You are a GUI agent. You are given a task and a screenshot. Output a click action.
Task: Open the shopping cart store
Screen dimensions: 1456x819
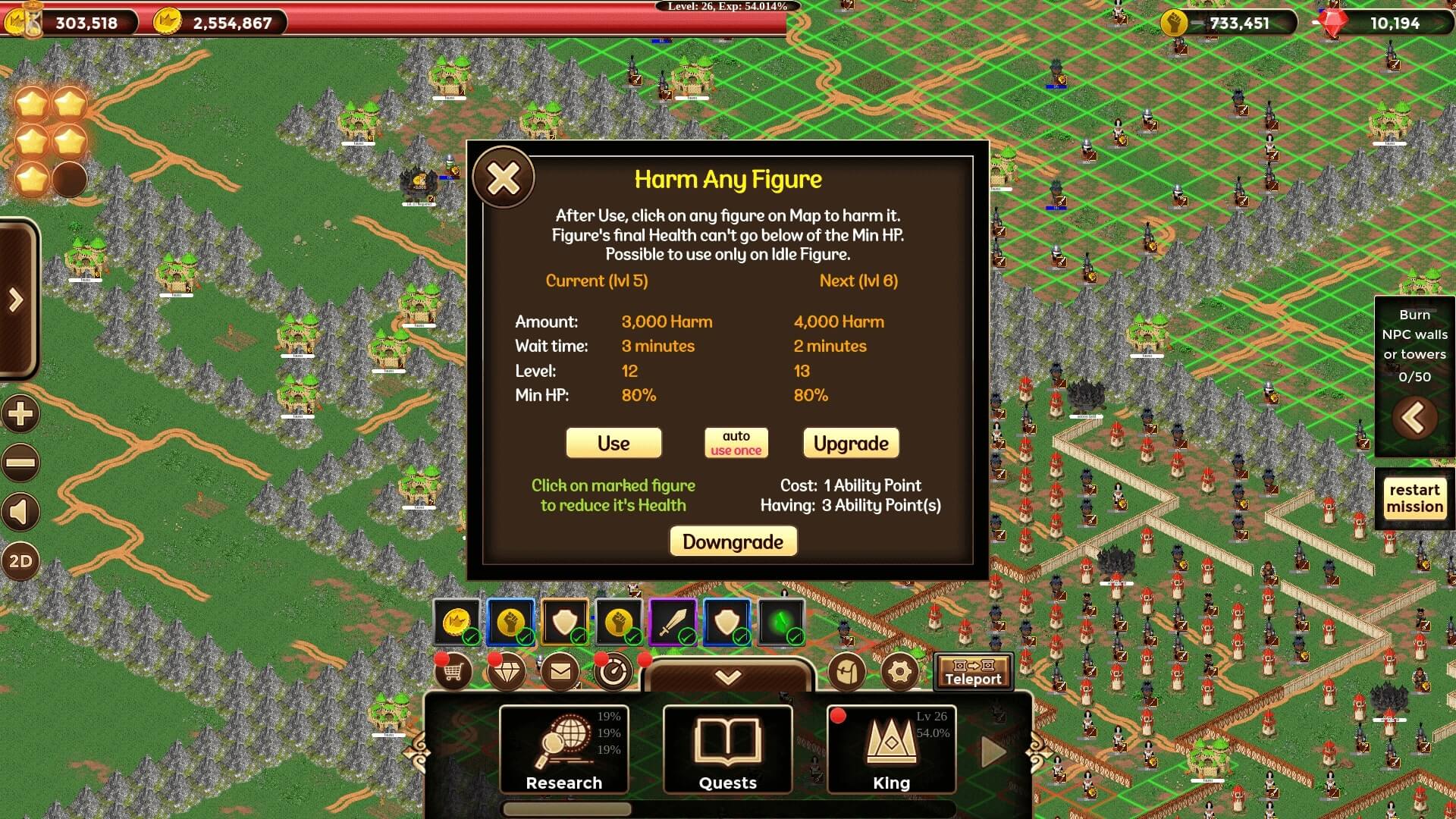tap(453, 672)
